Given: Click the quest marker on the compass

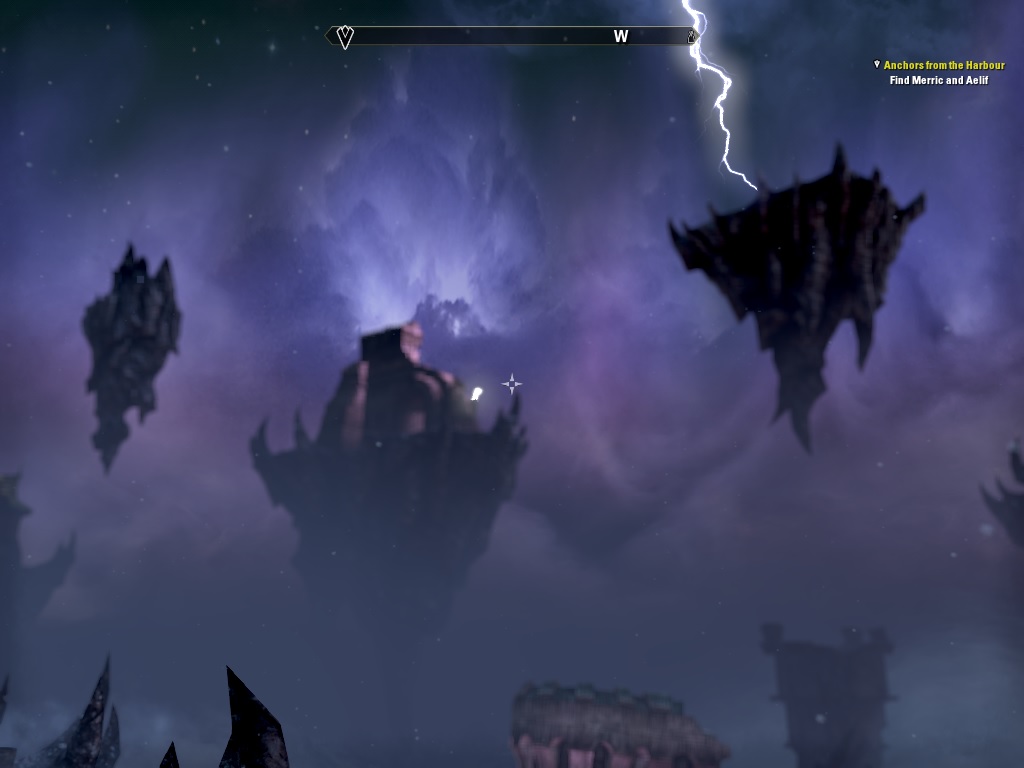Looking at the screenshot, I should pyautogui.click(x=345, y=37).
